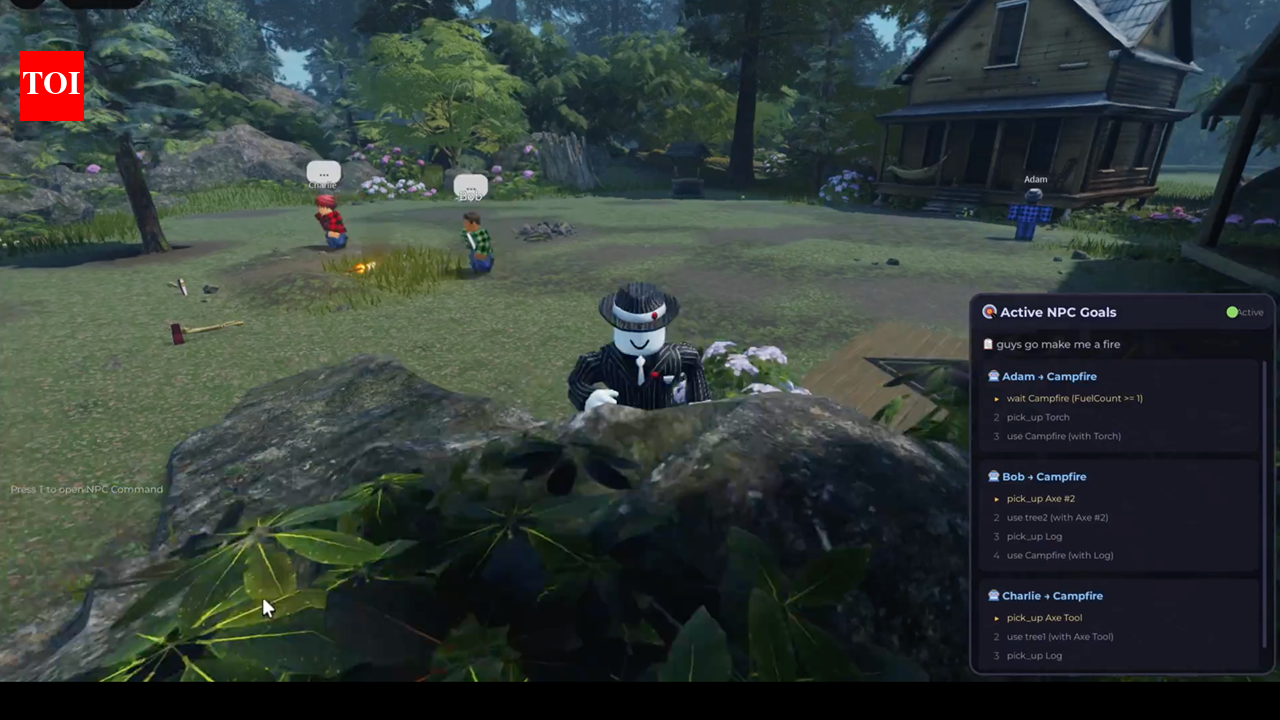1280x720 pixels.
Task: Open Bob's speech bubble in the field
Action: tap(470, 189)
